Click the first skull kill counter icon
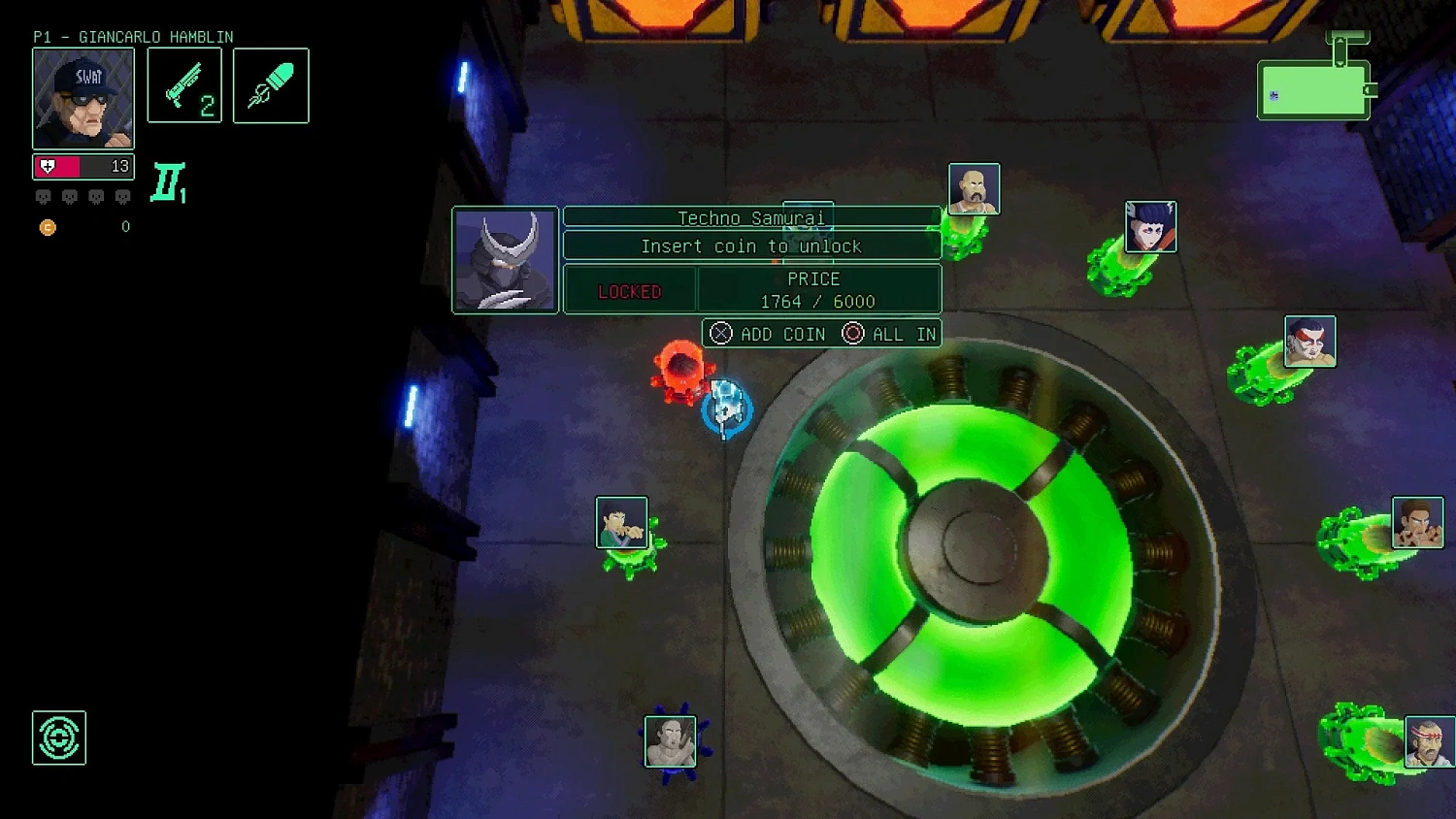 [x=42, y=196]
